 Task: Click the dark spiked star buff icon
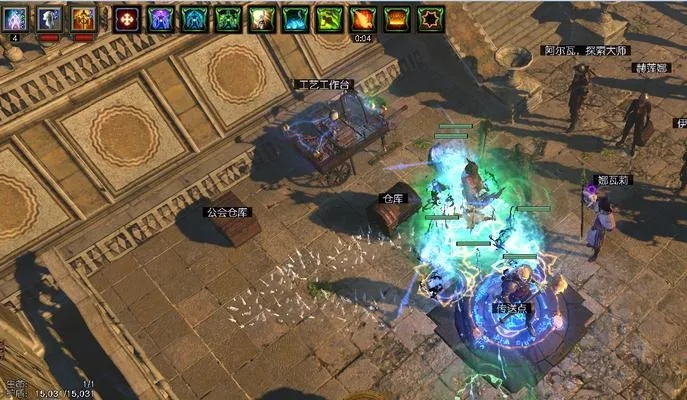click(431, 18)
